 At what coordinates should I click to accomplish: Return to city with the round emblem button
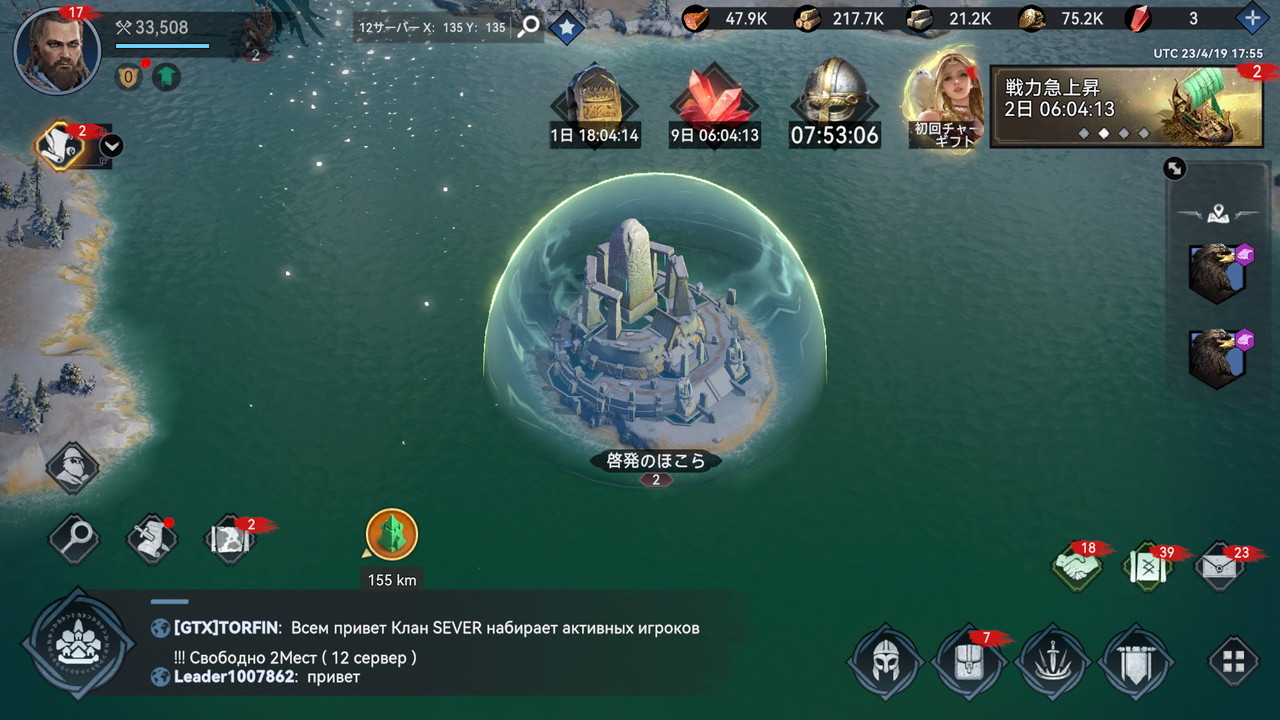pos(77,642)
